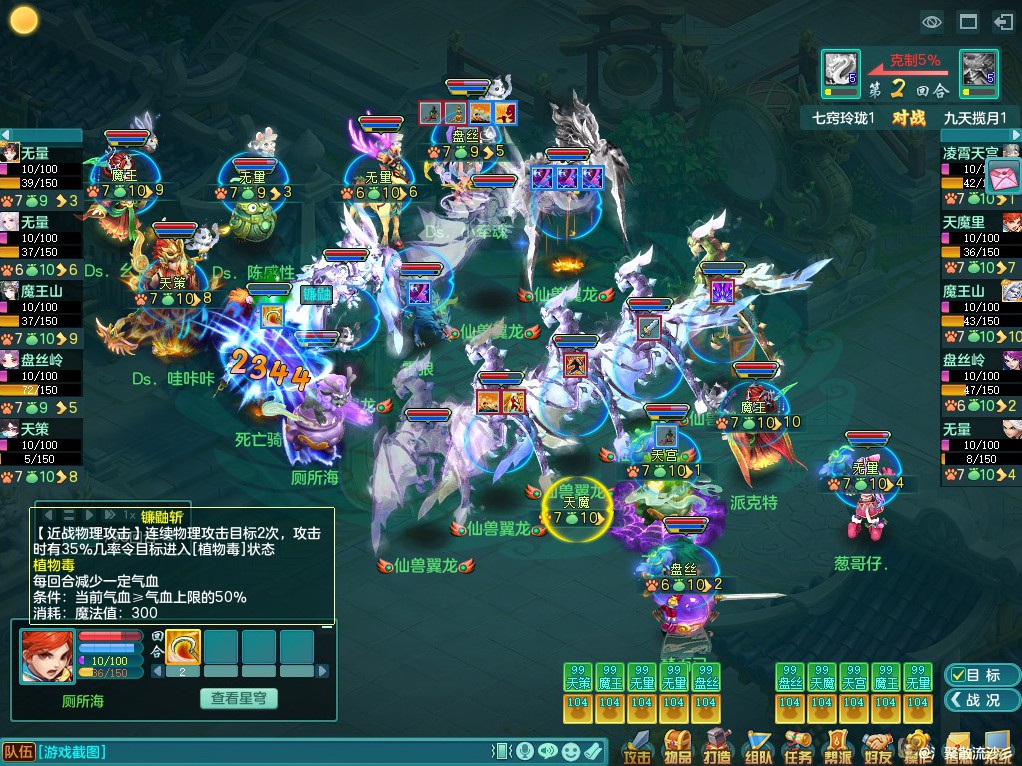Open the pink envelope mail icon
1022x766 pixels.
(x=1003, y=174)
